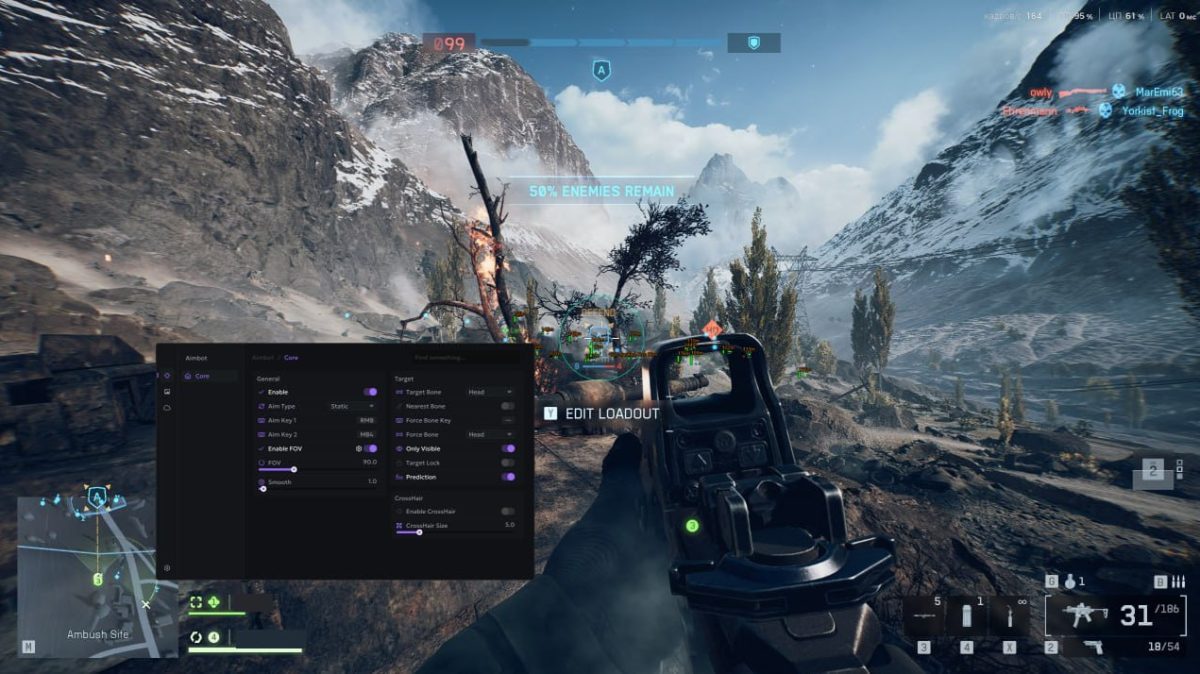
Task: Click the circular arrows squad icon
Action: [x=197, y=637]
